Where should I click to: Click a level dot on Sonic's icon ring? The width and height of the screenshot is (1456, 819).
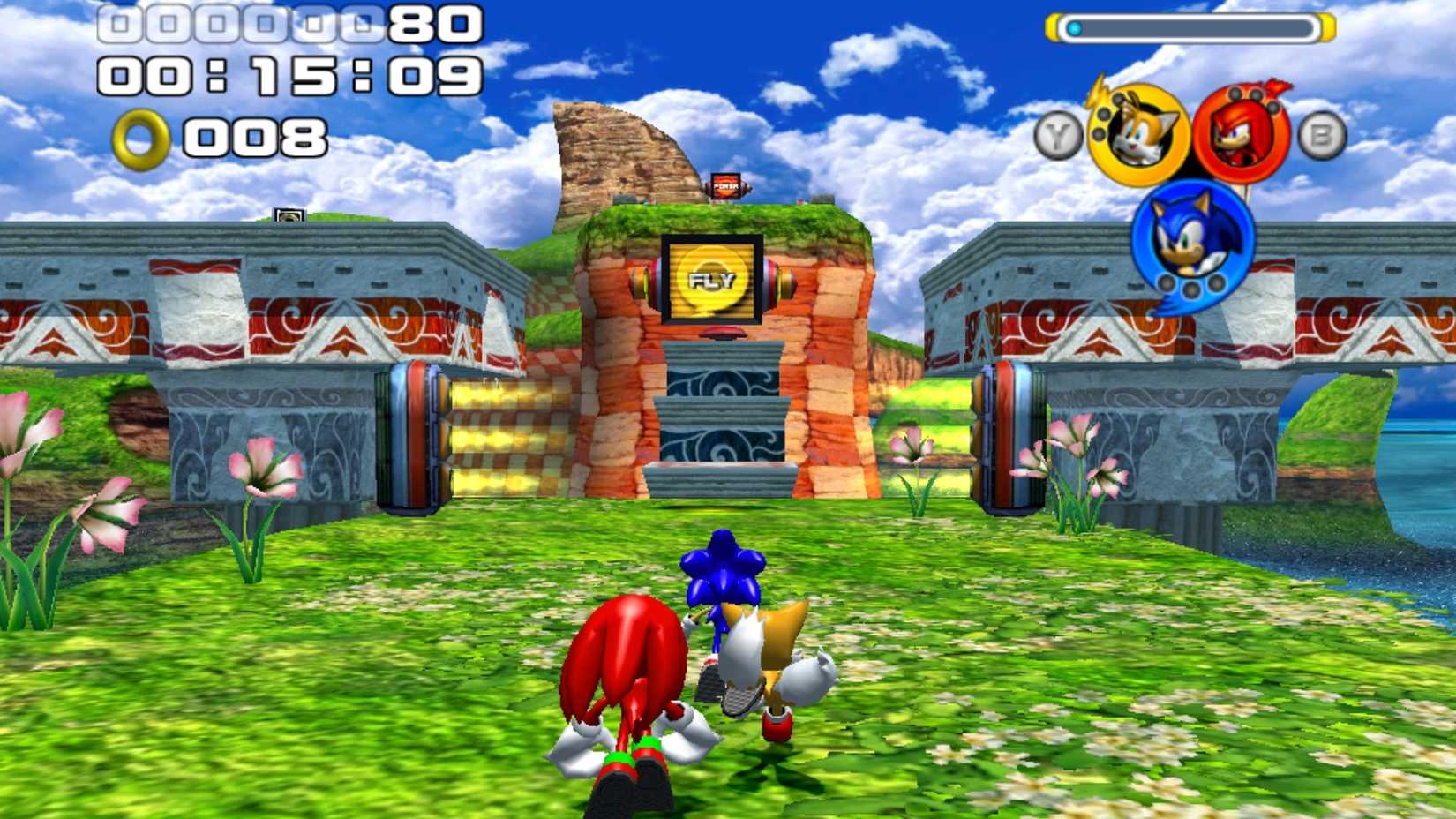[1191, 287]
